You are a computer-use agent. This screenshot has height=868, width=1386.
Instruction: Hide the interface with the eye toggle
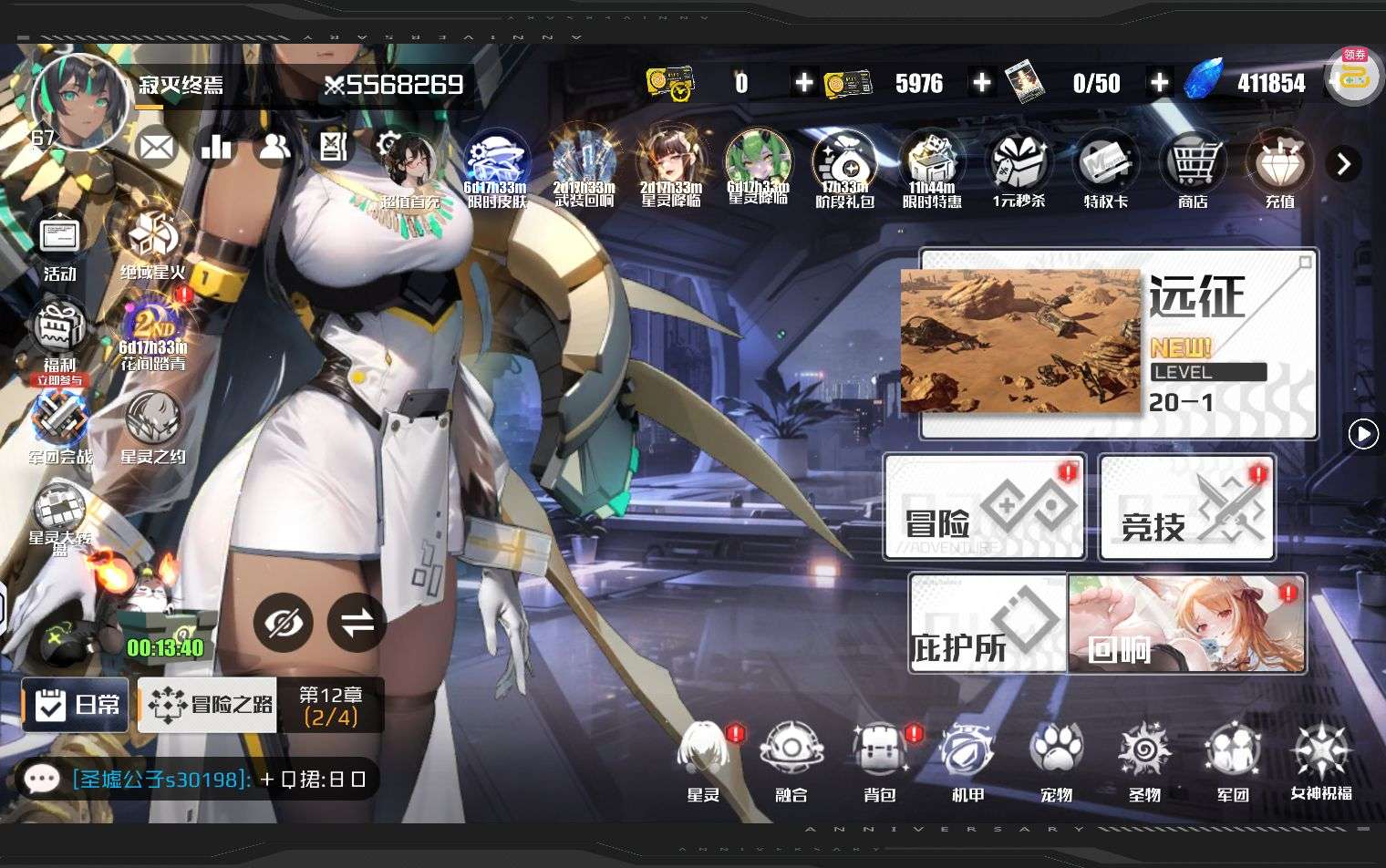(x=283, y=623)
